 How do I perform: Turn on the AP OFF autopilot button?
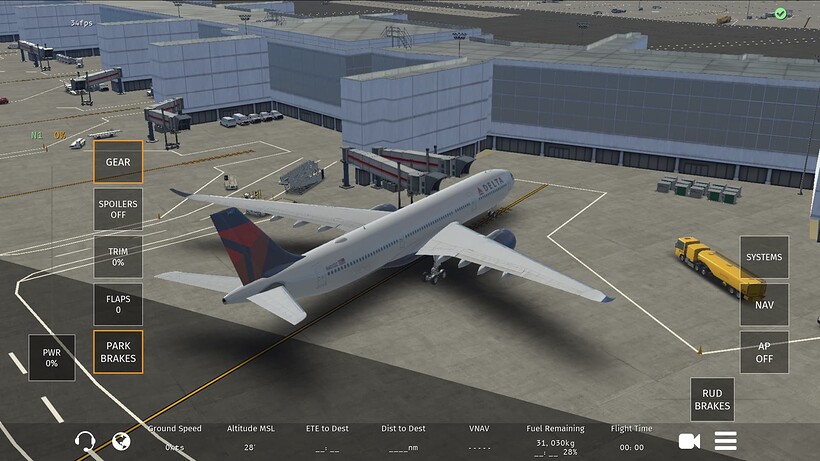(764, 352)
